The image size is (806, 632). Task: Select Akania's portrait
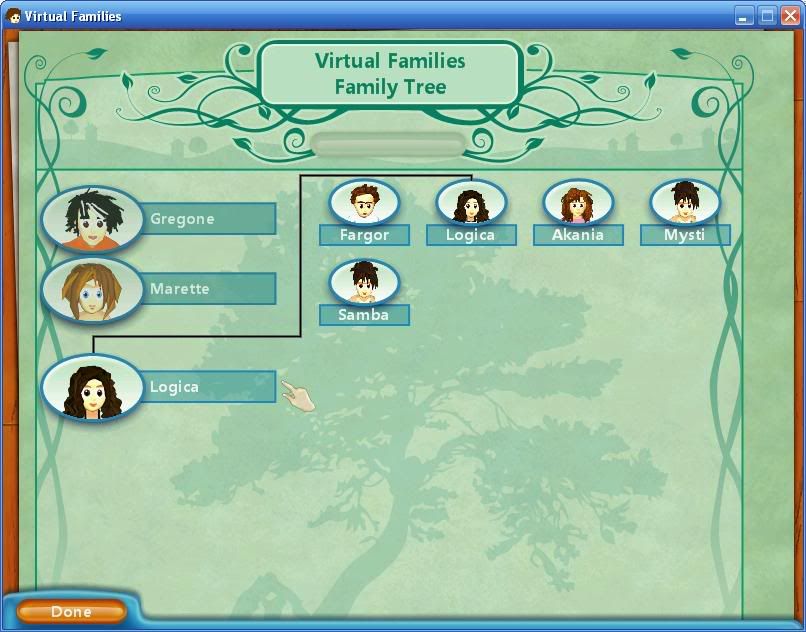577,203
